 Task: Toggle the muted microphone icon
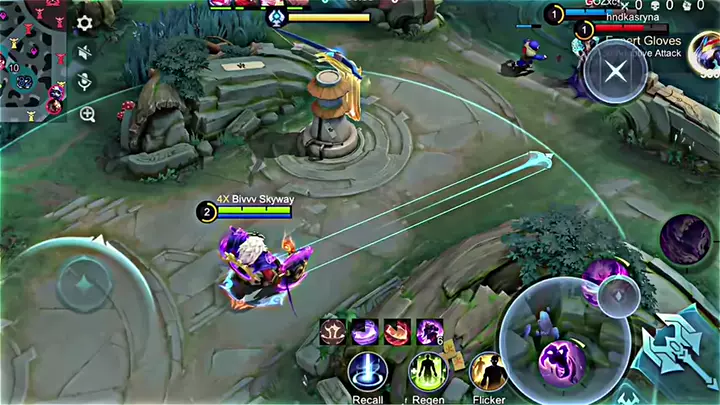(86, 82)
